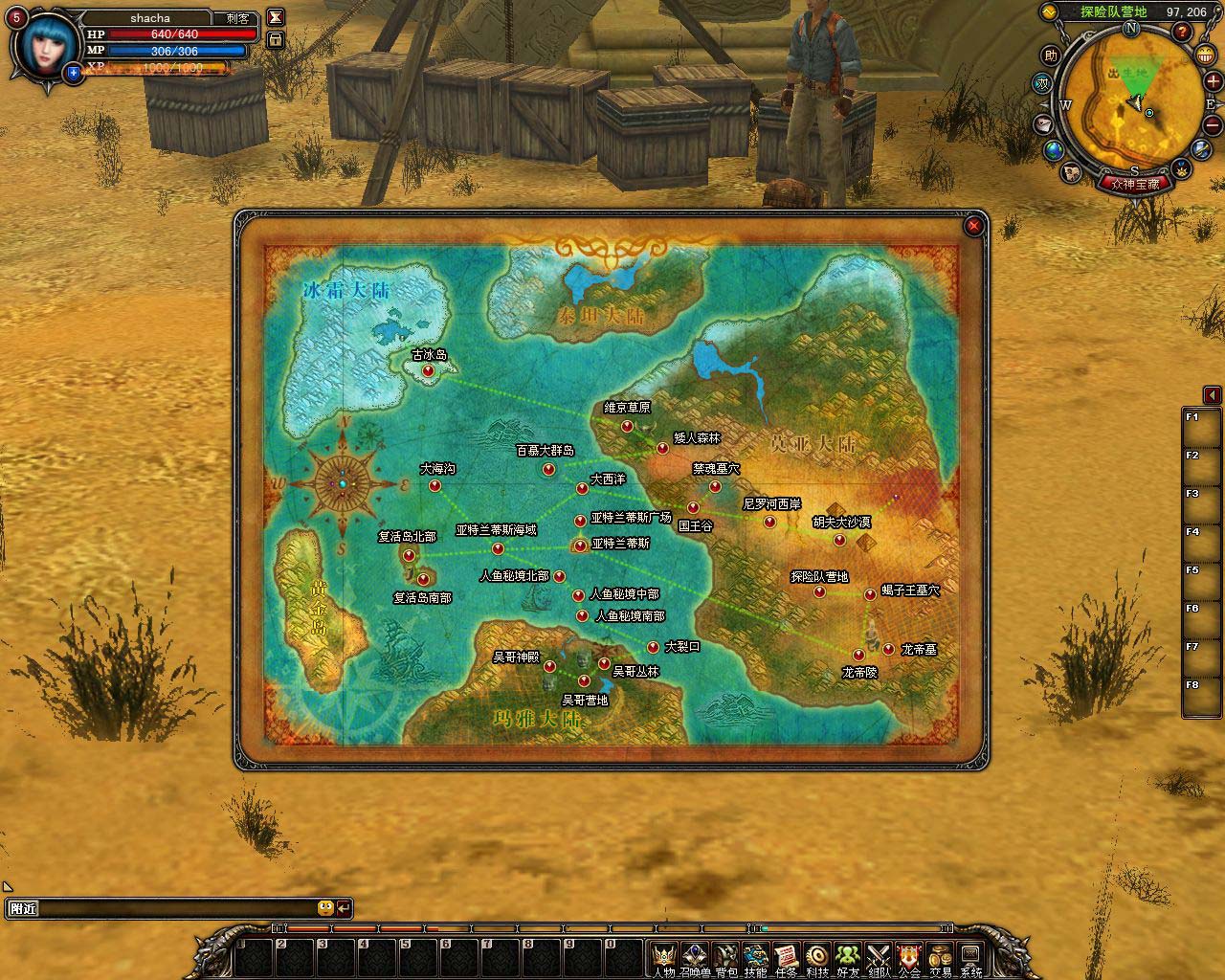Open the 公会 guild panel
Viewport: 1225px width, 980px height.
[909, 956]
